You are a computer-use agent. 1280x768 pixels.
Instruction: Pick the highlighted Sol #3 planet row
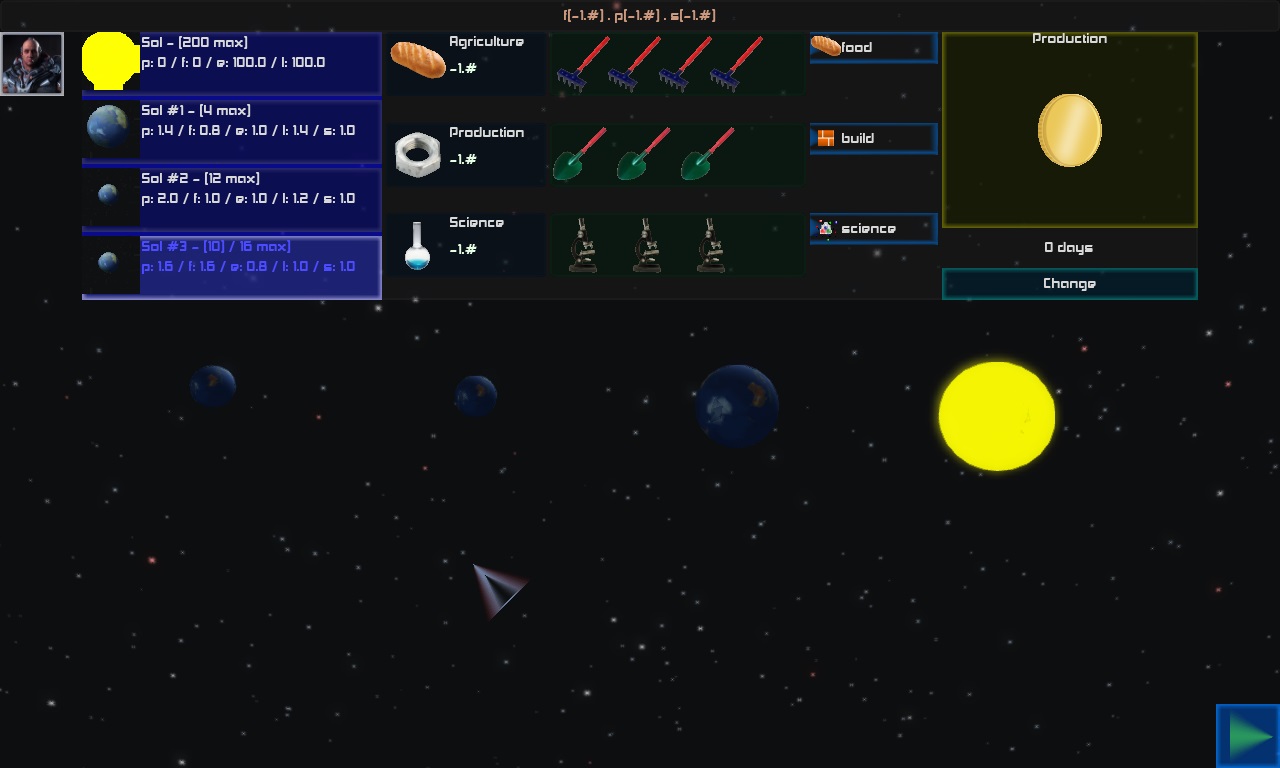tap(232, 267)
